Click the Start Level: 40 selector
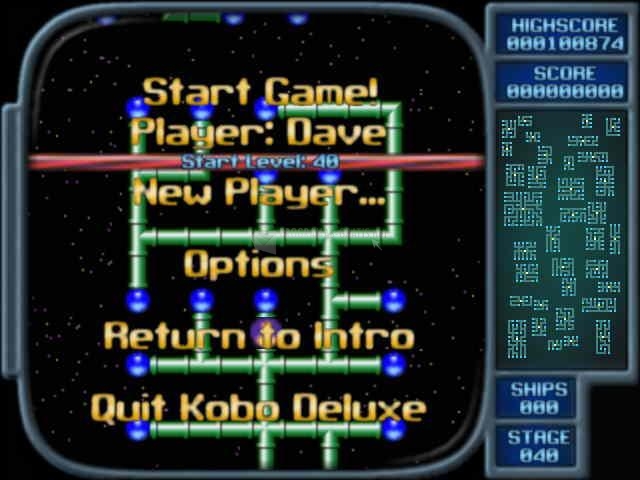640x480 pixels. point(259,161)
